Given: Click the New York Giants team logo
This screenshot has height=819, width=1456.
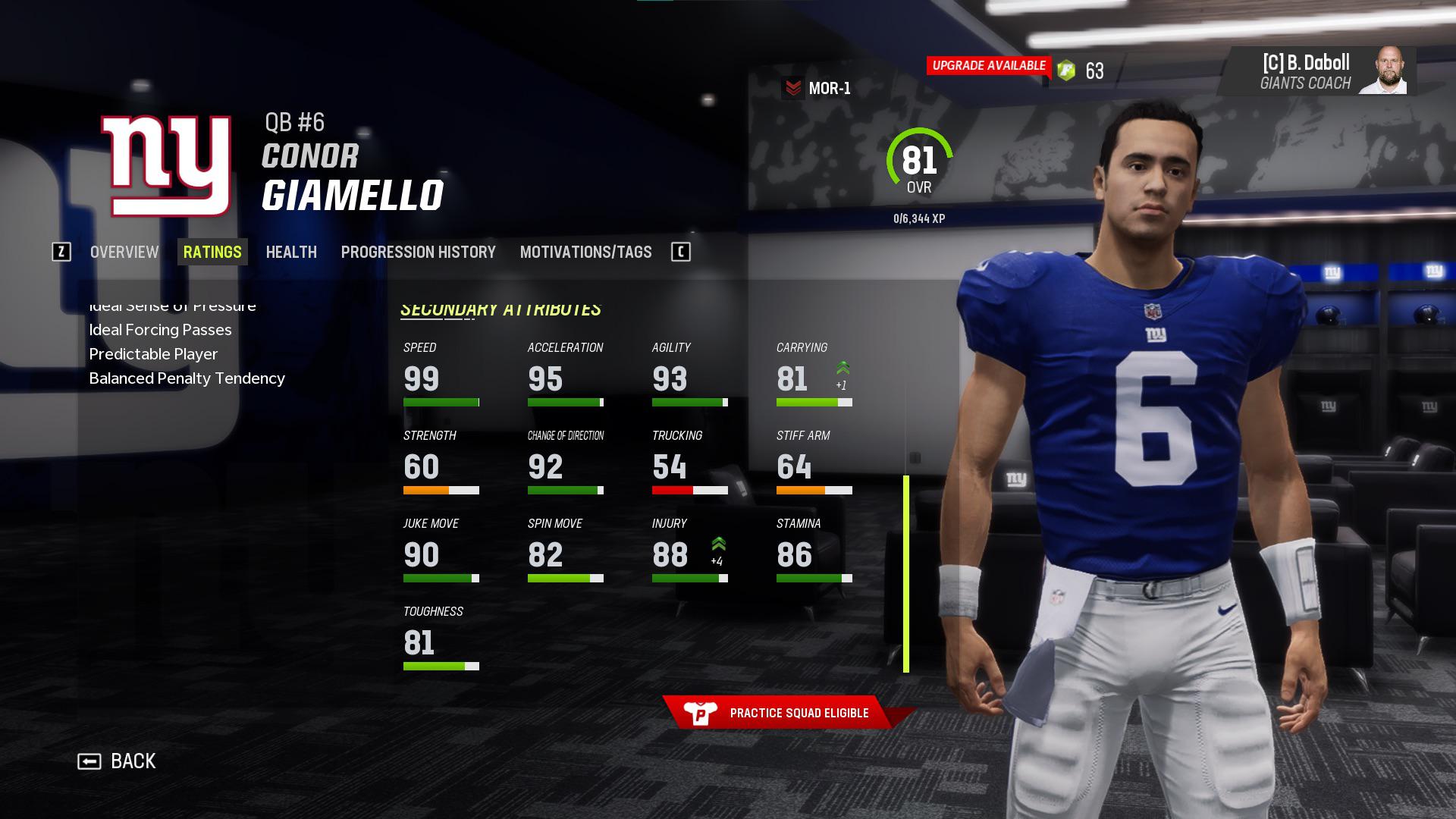Looking at the screenshot, I should click(x=168, y=163).
